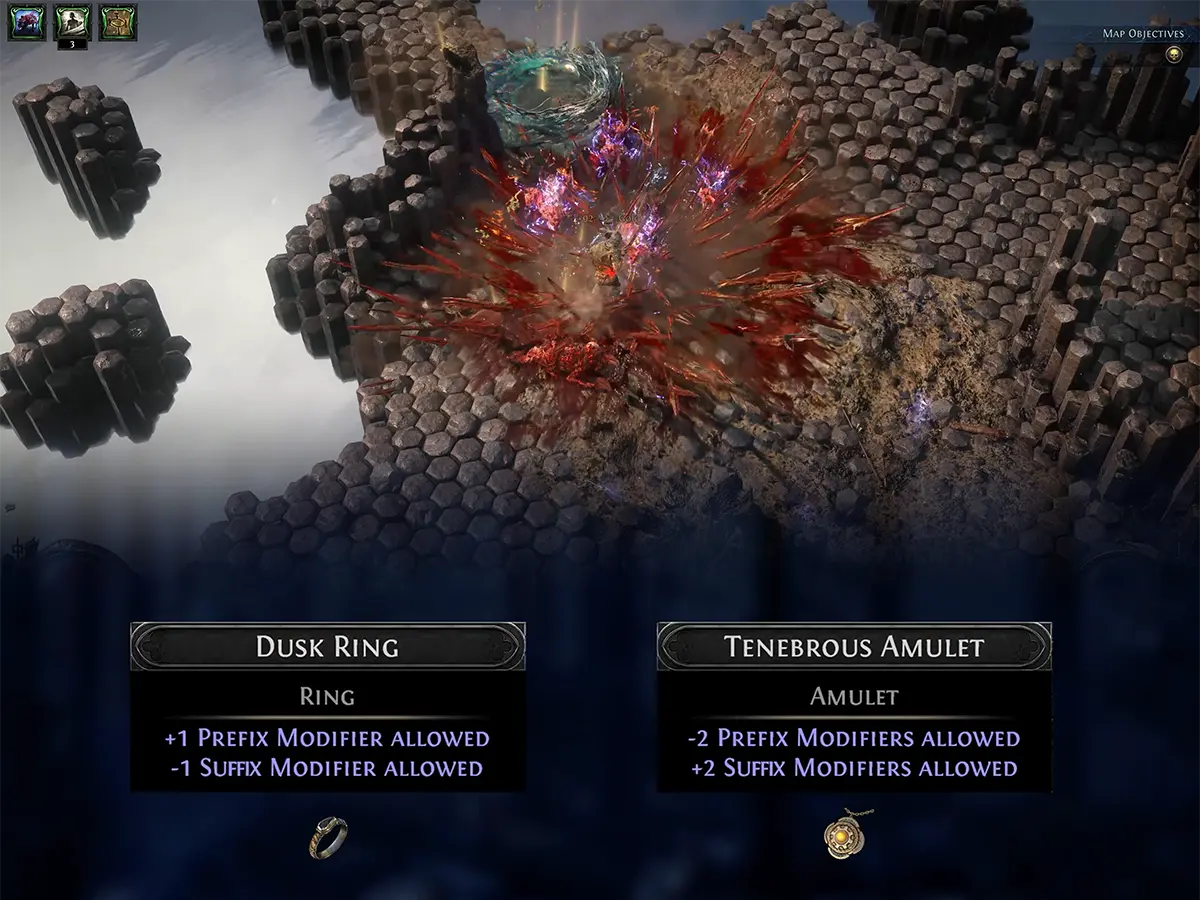
Task: Click the Dusk Ring tooltip header
Action: 328,646
